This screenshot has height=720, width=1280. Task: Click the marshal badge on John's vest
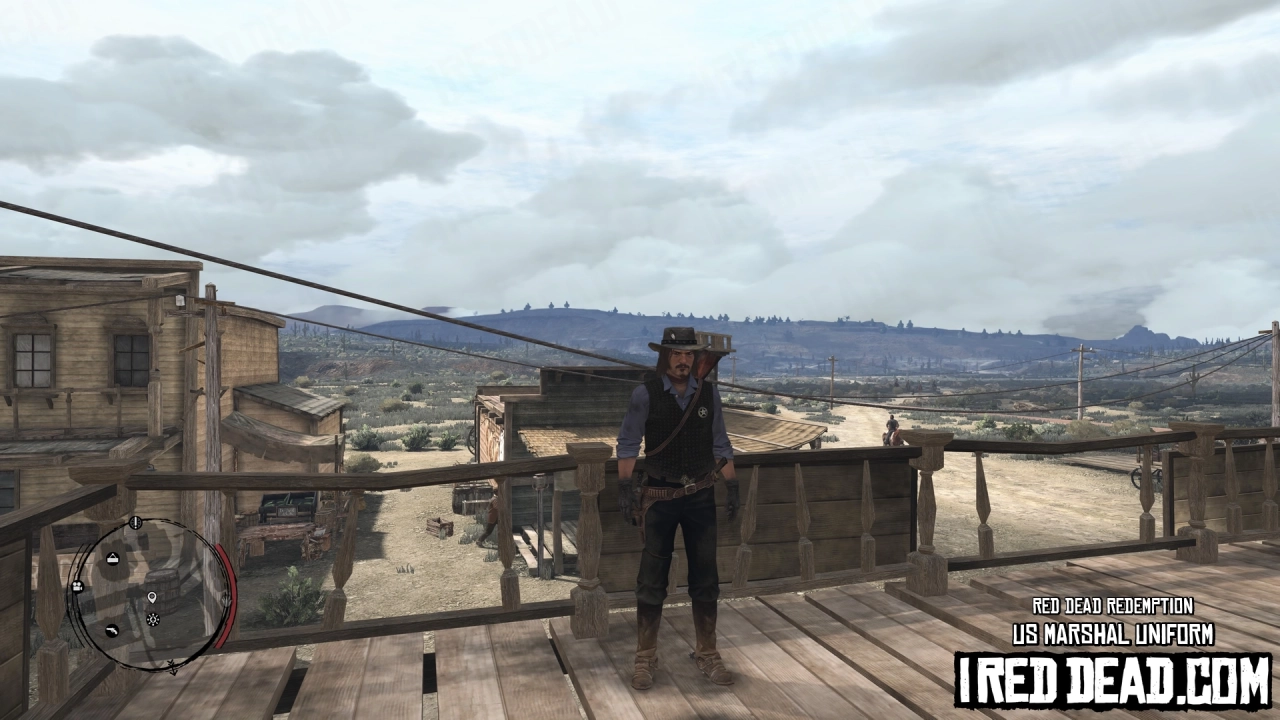(702, 412)
